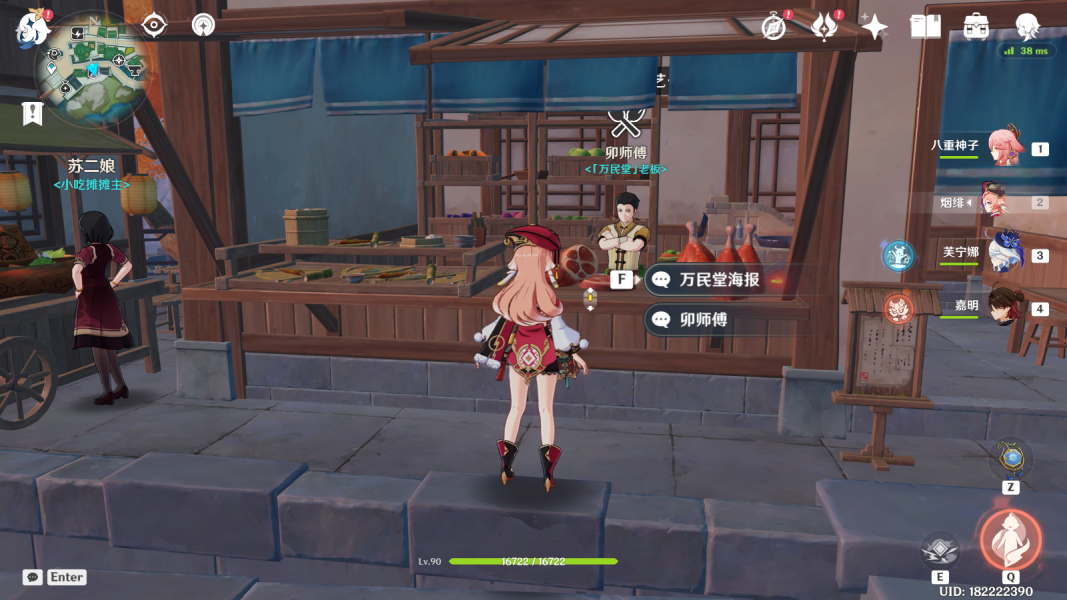Open the events compass icon
1067x600 pixels.
coord(773,27)
